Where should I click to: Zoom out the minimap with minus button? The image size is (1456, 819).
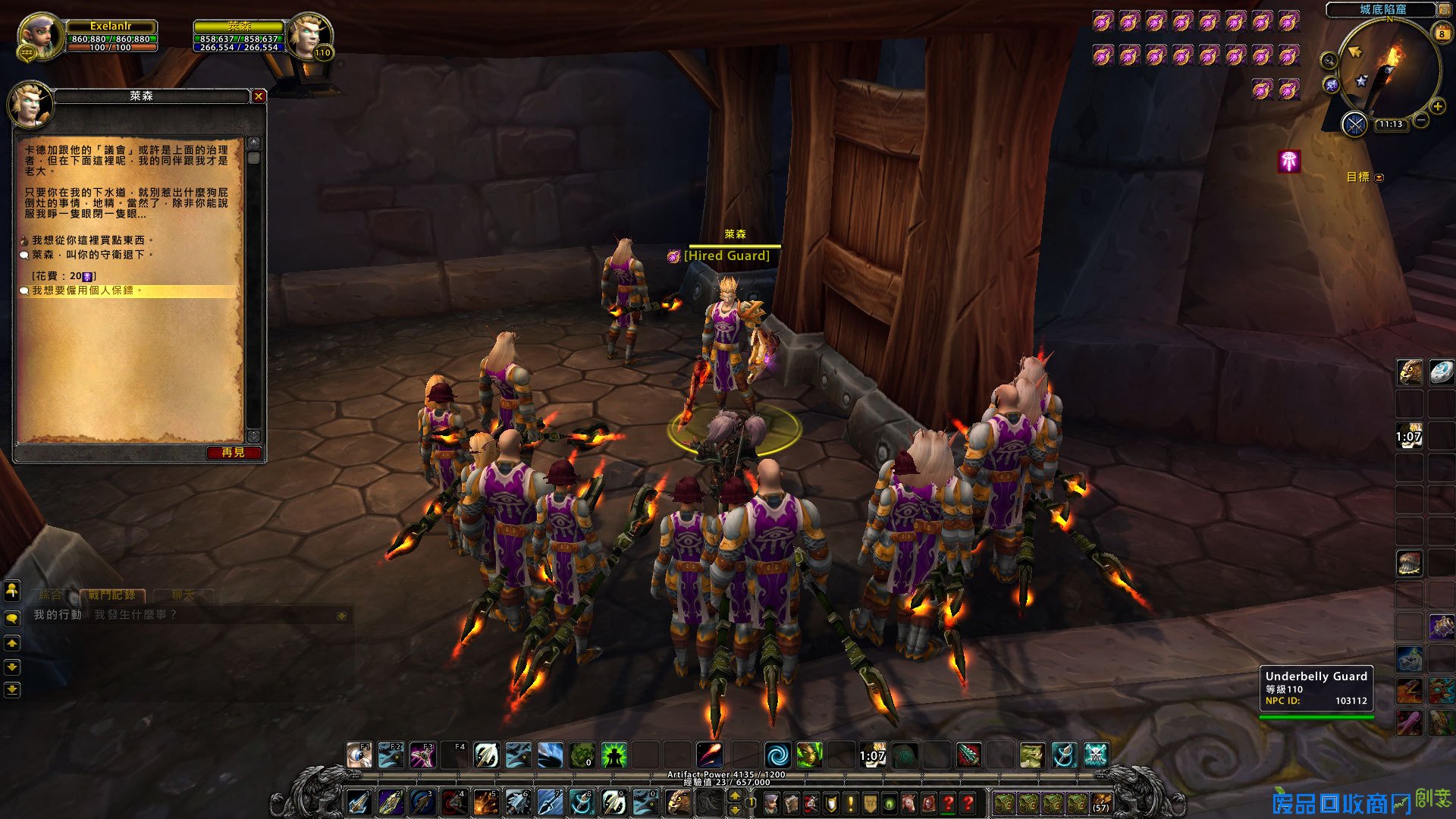tap(1422, 121)
